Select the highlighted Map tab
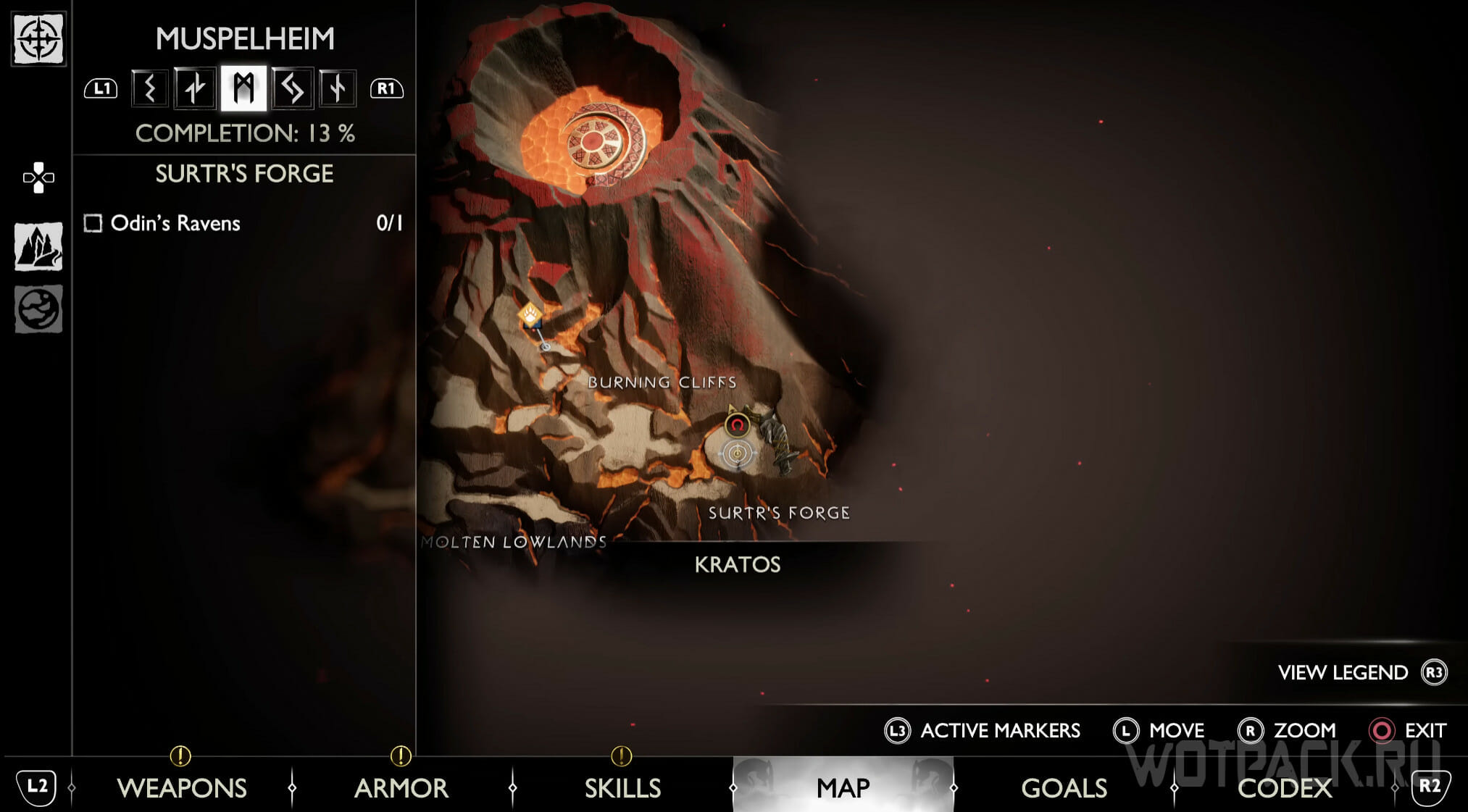1468x812 pixels. pos(843,787)
